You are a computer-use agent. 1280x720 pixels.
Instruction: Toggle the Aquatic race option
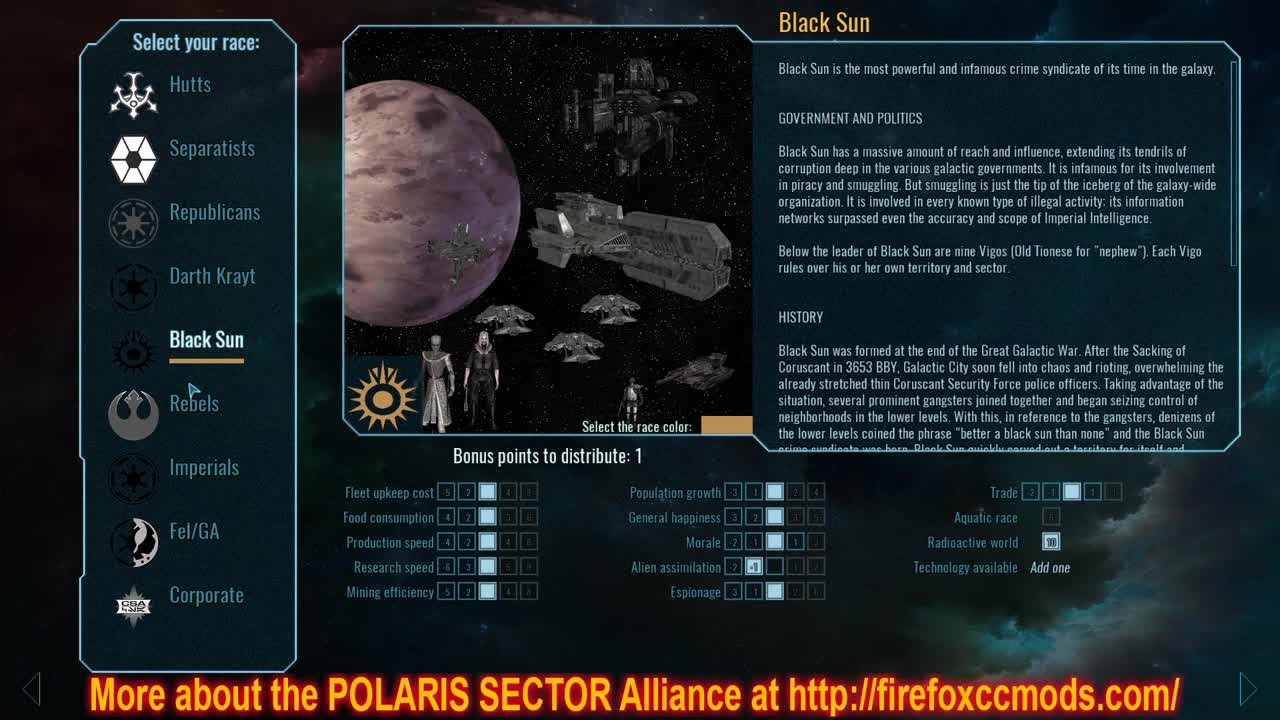point(1051,517)
